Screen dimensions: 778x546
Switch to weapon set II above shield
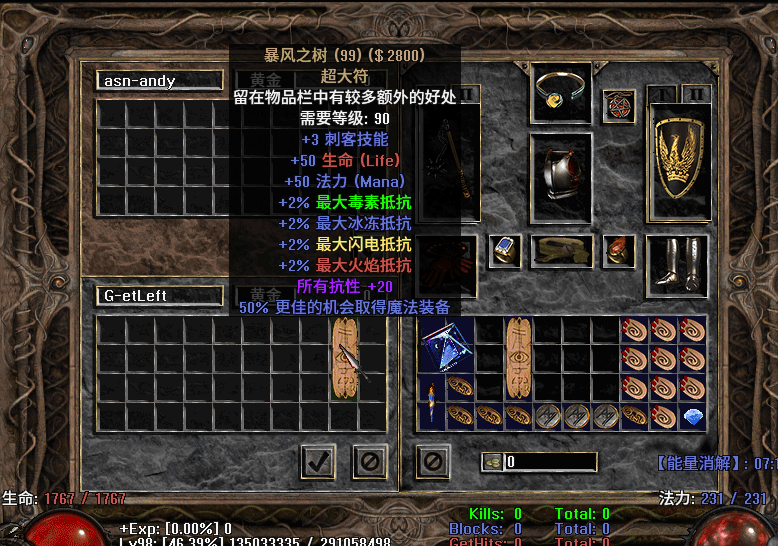coord(698,96)
